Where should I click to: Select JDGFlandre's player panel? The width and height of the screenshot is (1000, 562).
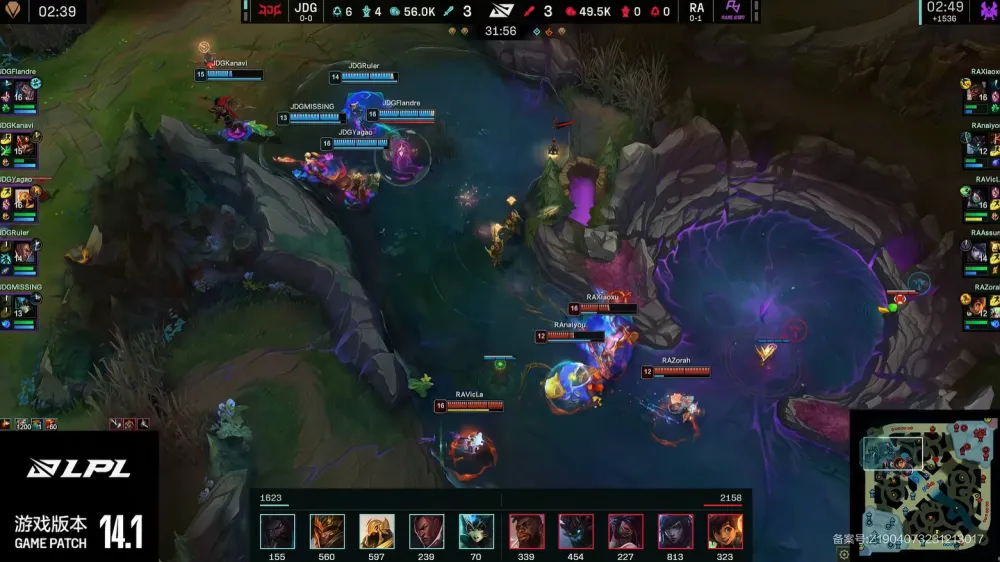pos(20,93)
